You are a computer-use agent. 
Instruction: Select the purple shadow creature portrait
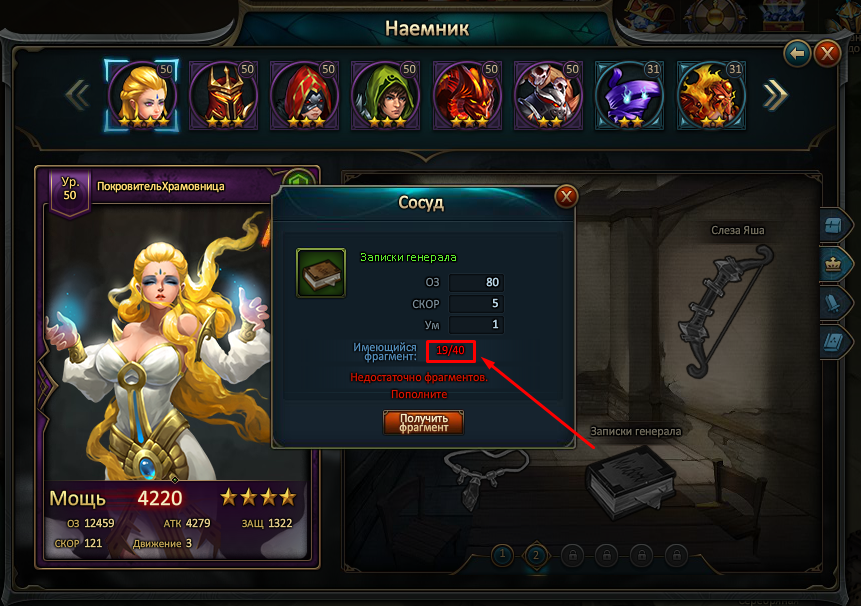(x=630, y=93)
